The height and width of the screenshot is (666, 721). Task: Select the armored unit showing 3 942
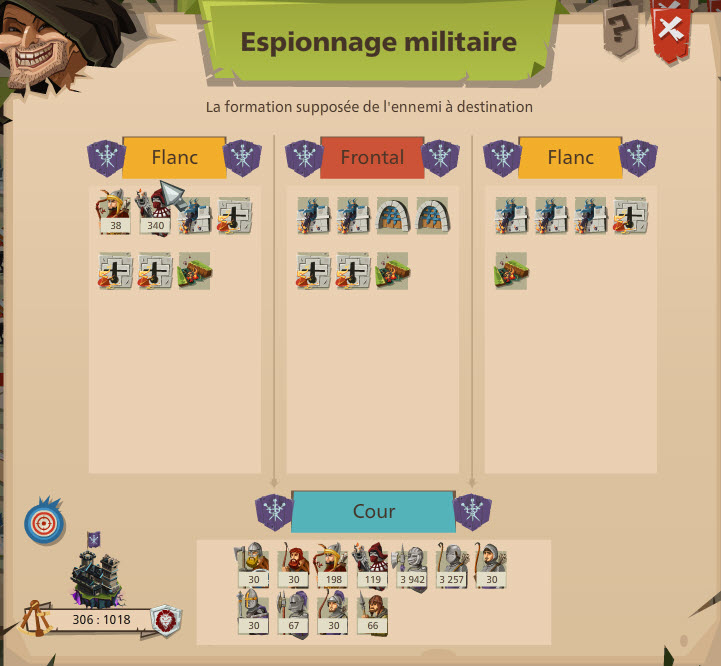(x=410, y=566)
